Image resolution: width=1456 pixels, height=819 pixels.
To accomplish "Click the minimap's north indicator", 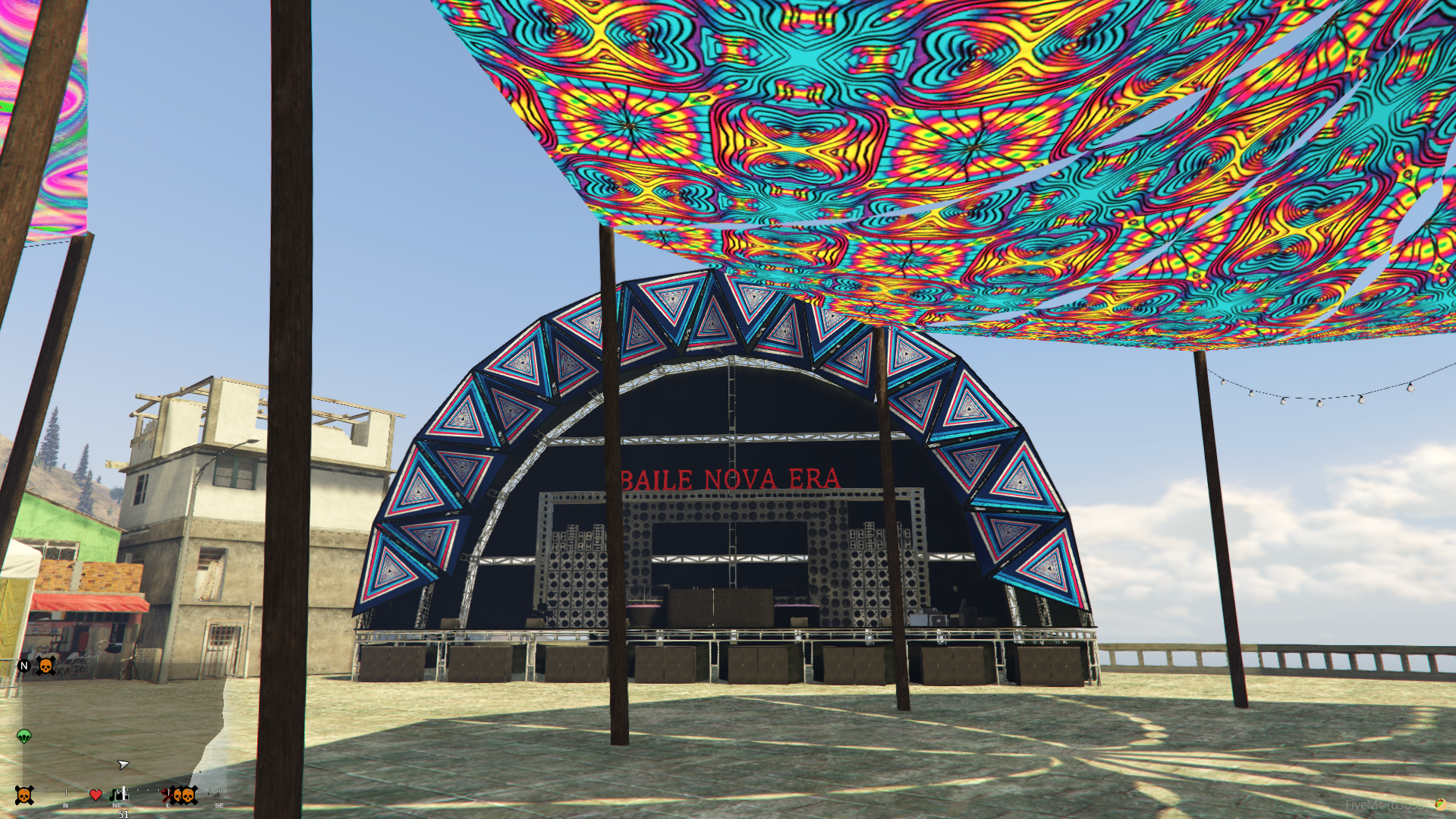I will click(x=24, y=666).
